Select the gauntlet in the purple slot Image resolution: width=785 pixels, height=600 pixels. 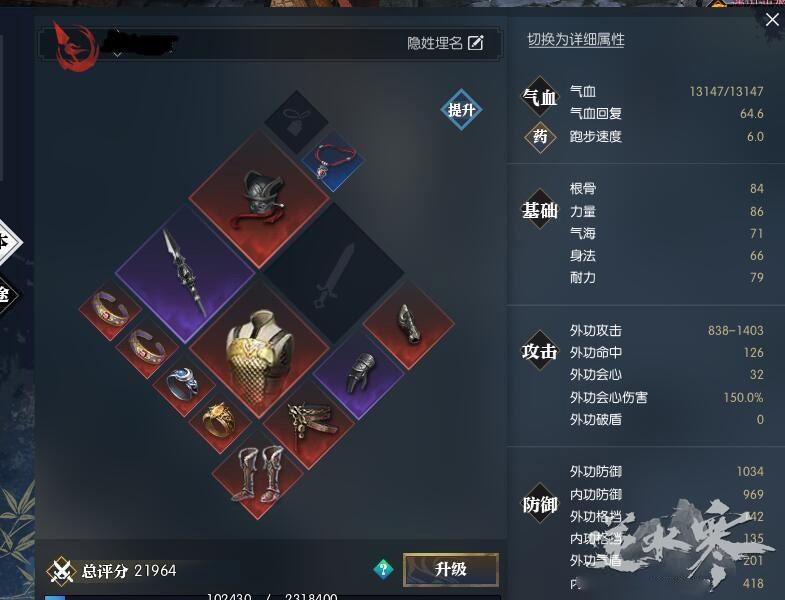(358, 372)
